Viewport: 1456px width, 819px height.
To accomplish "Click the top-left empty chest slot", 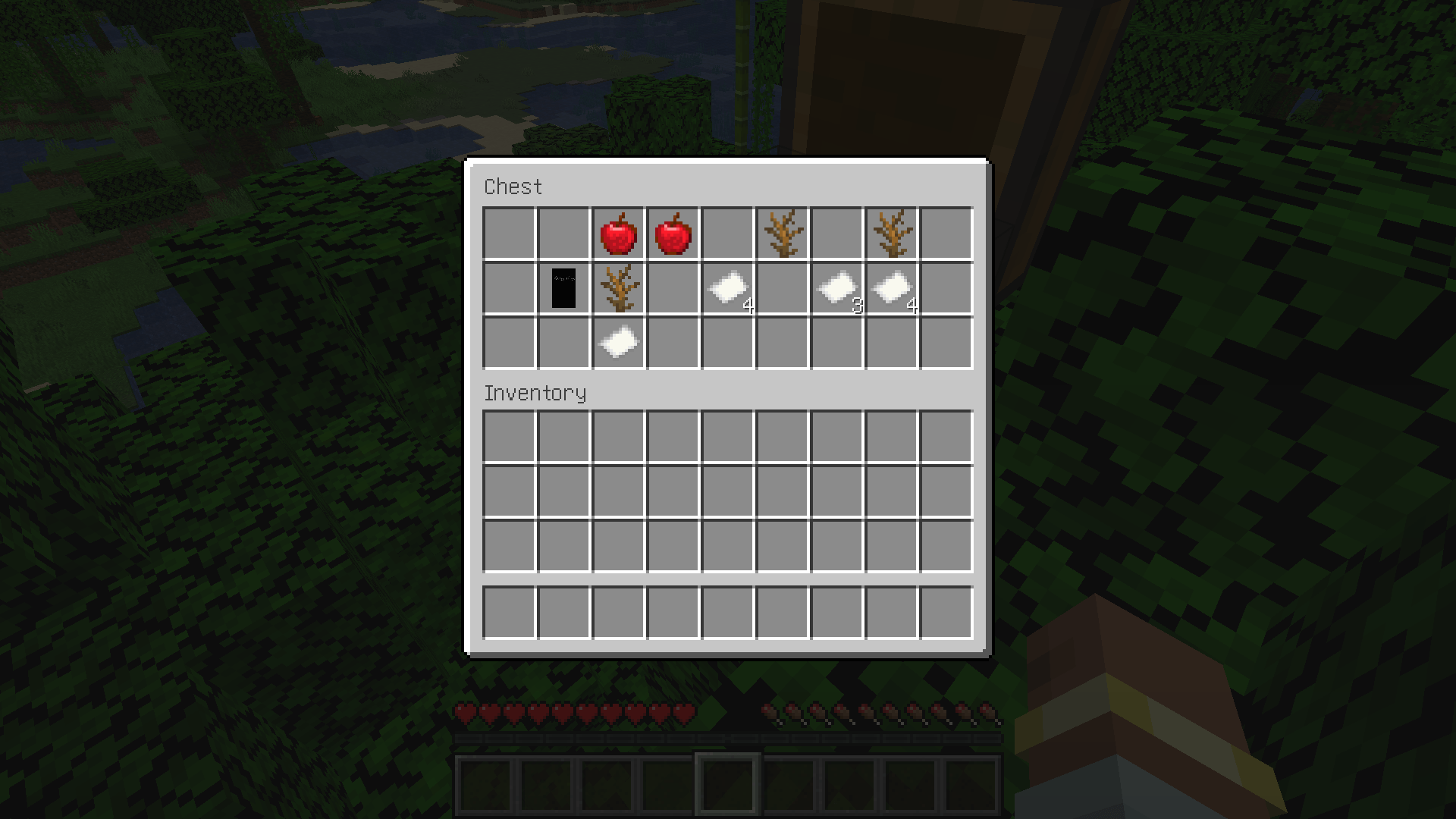I will [x=509, y=233].
